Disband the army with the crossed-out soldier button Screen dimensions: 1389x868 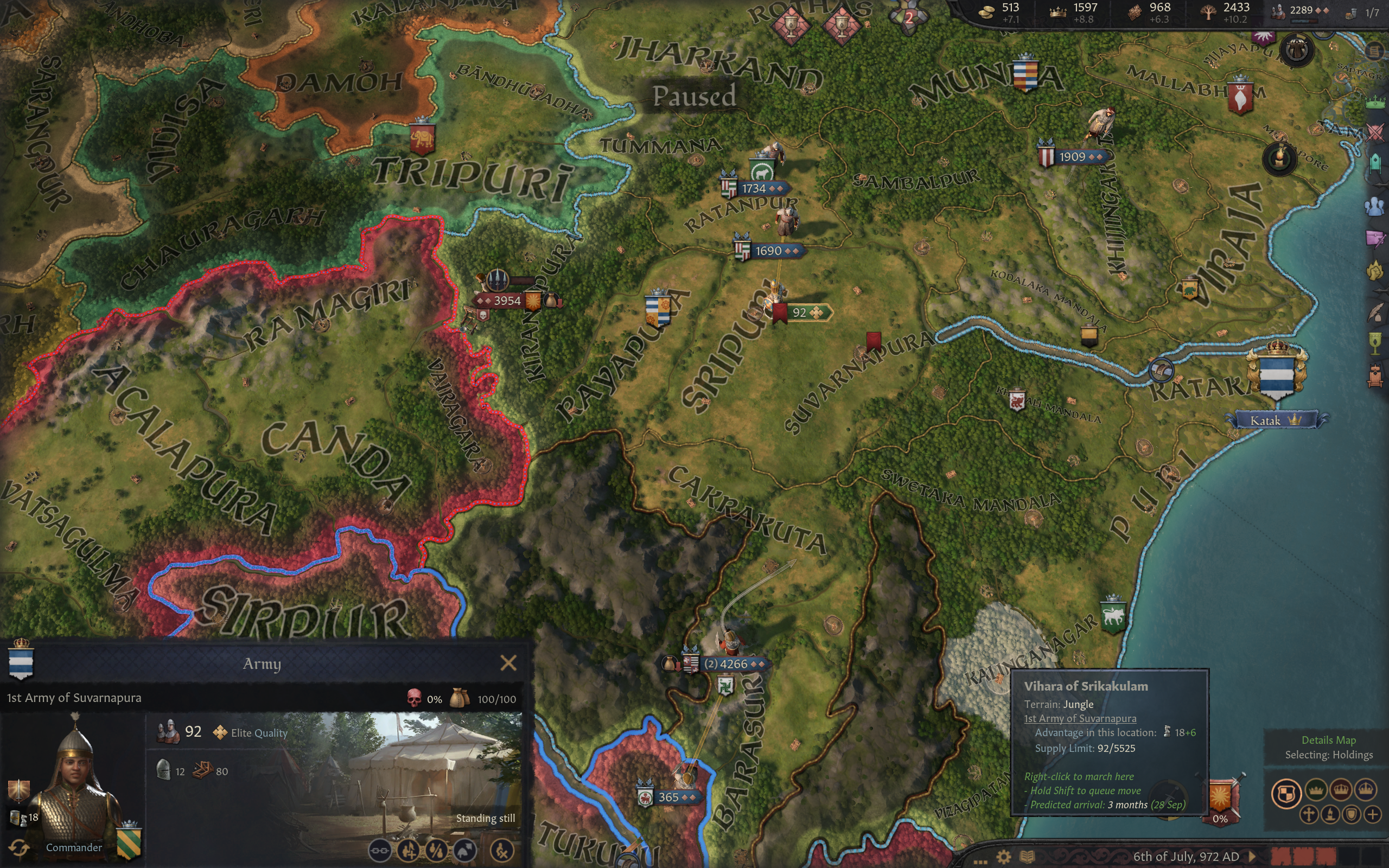[x=502, y=850]
